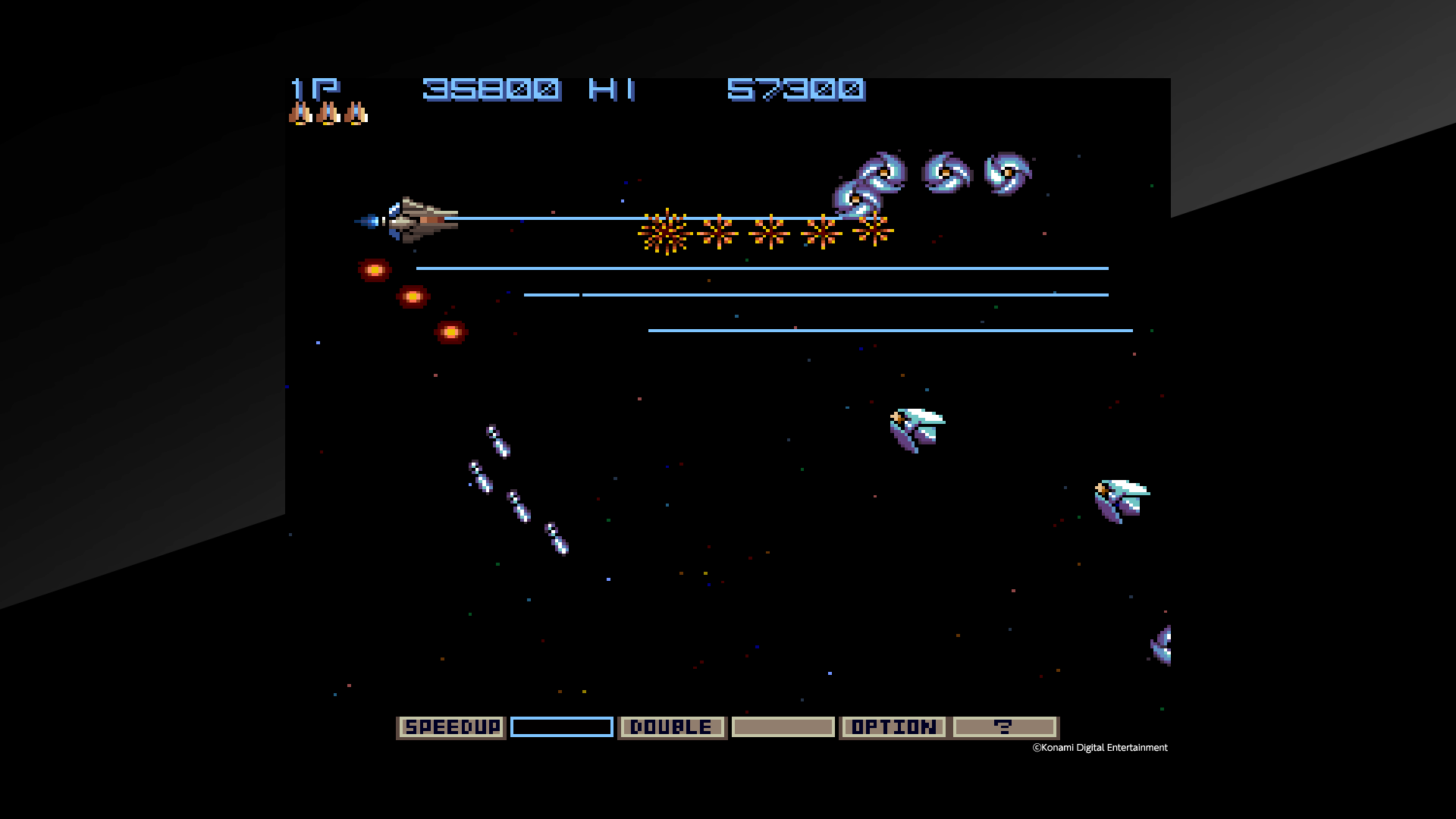
Task: Click the empty cell between DOUBLE and OPTION
Action: point(782,726)
